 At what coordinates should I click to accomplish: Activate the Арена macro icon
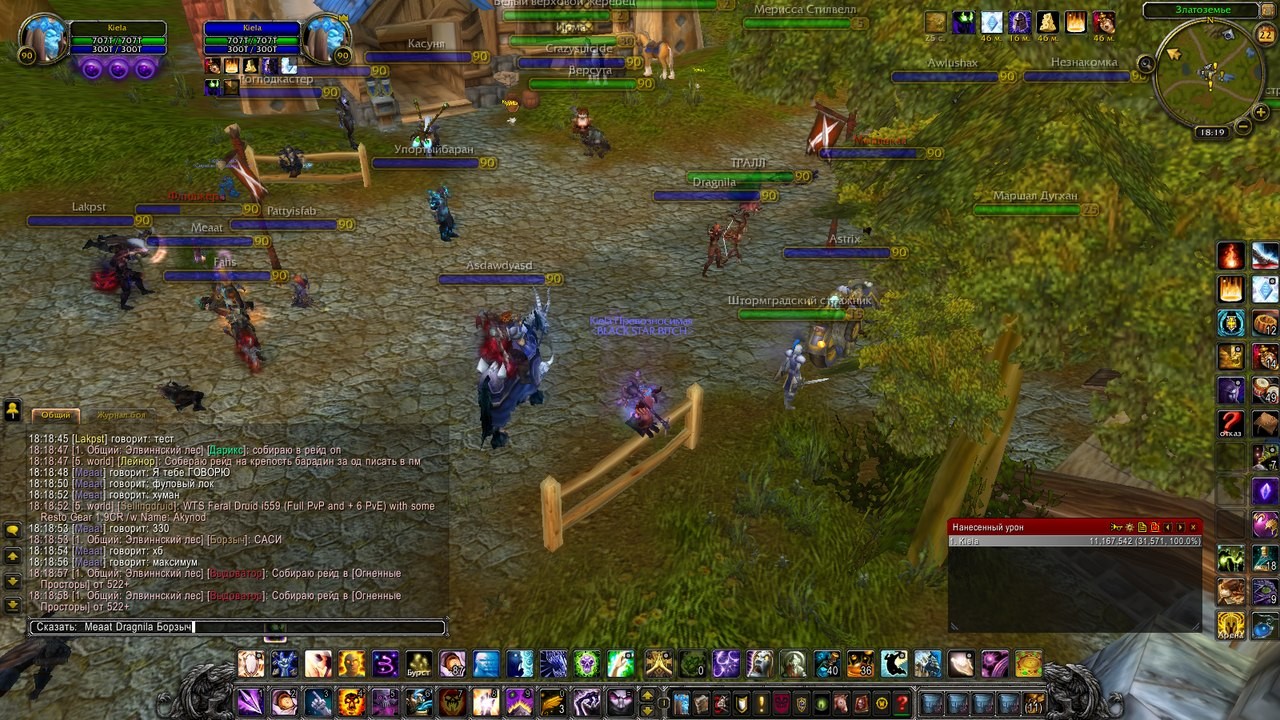1231,625
